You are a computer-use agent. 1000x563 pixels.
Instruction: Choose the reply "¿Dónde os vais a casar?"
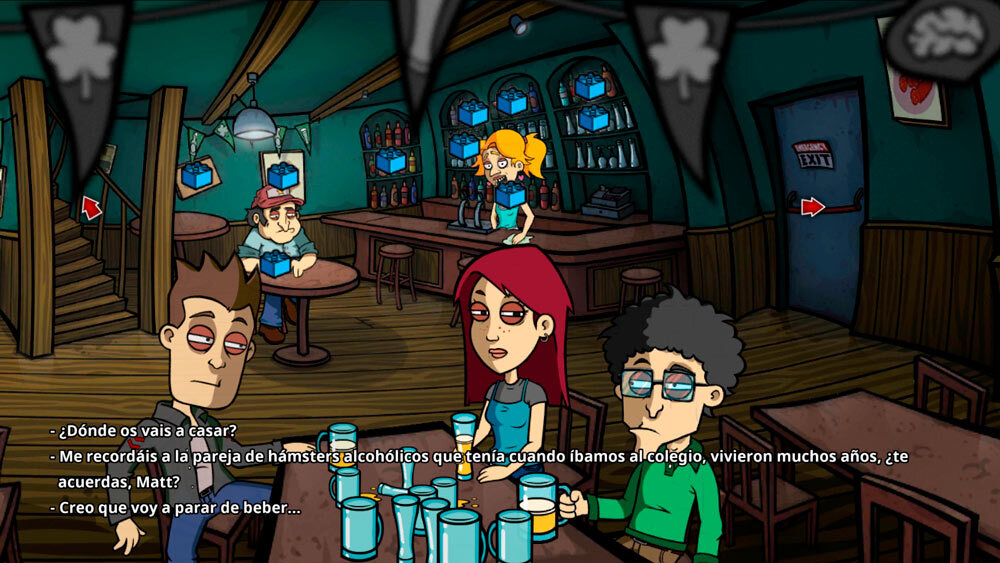coord(148,431)
